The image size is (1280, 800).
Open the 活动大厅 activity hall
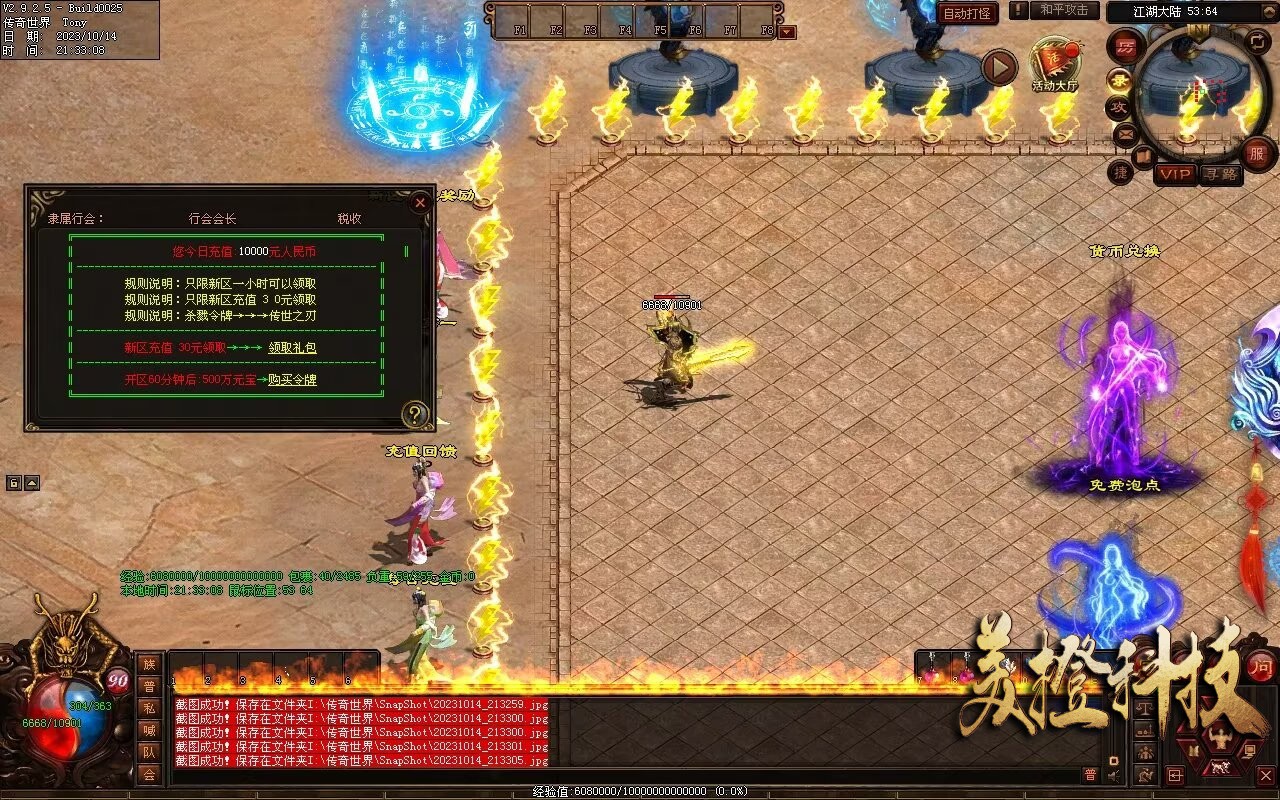(x=1055, y=63)
